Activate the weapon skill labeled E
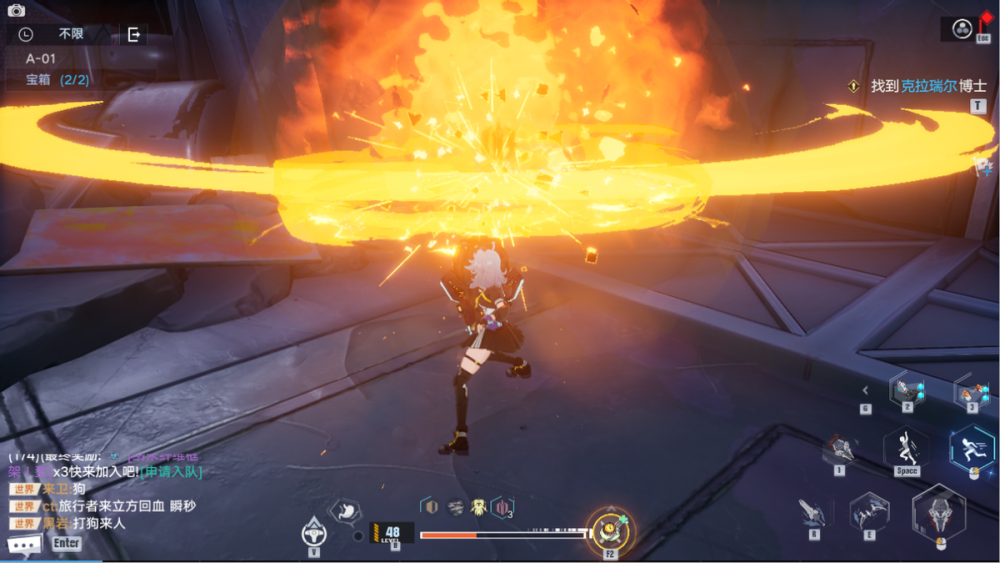Viewport: 1000px width, 563px height. coord(868,511)
